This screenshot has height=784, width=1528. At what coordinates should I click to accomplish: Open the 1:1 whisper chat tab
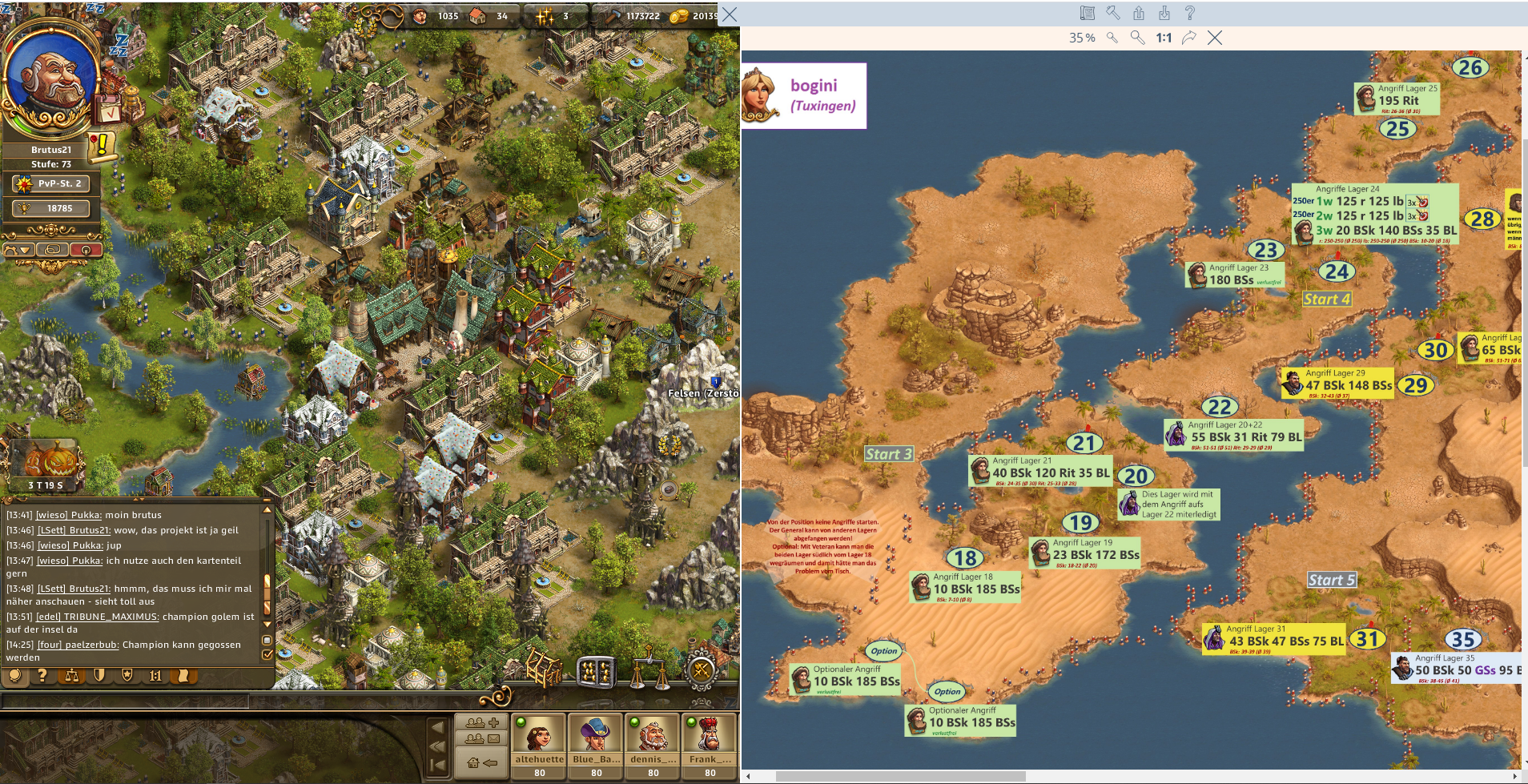click(155, 676)
